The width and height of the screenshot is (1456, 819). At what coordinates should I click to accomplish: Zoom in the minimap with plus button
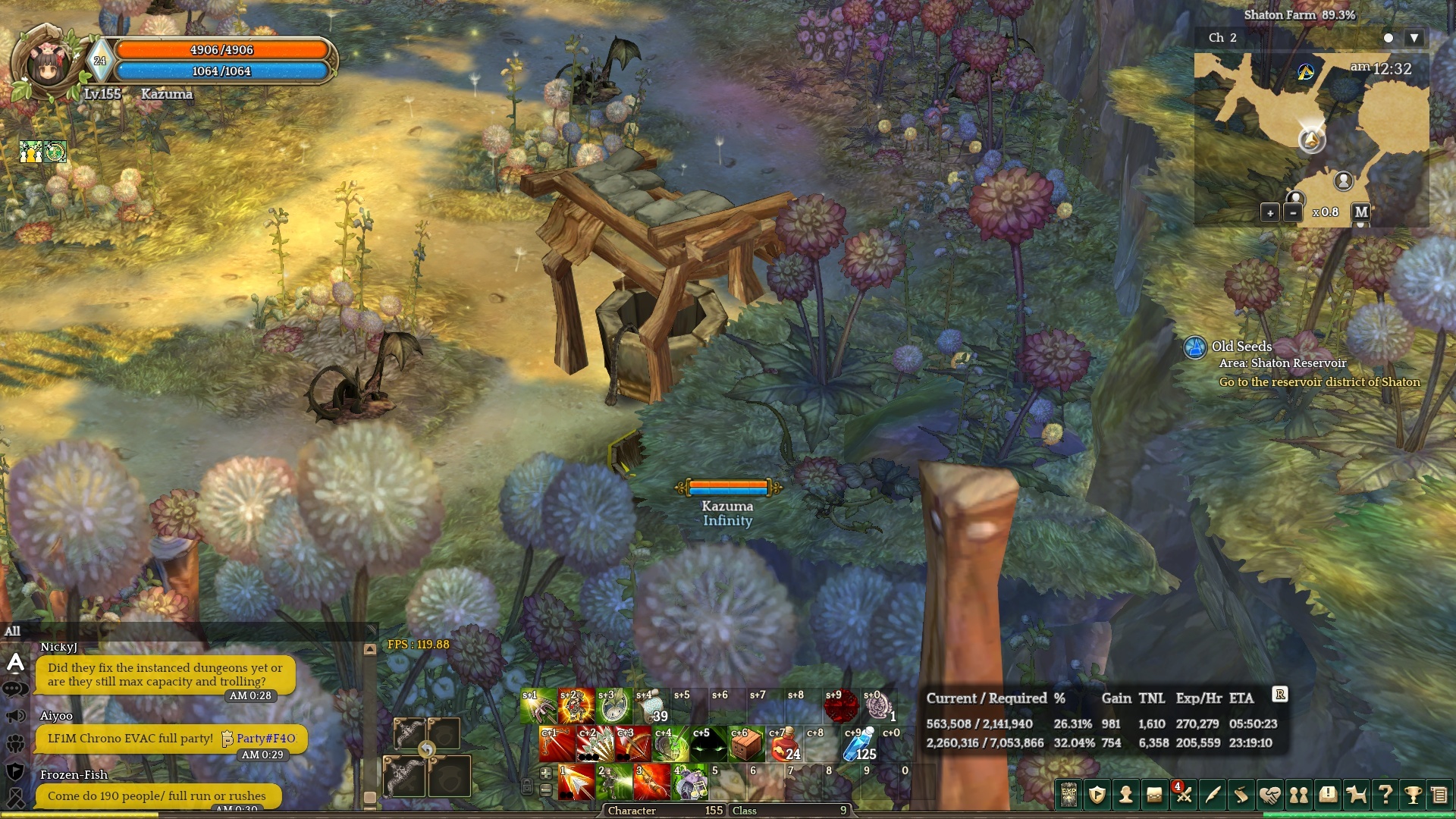(1270, 213)
